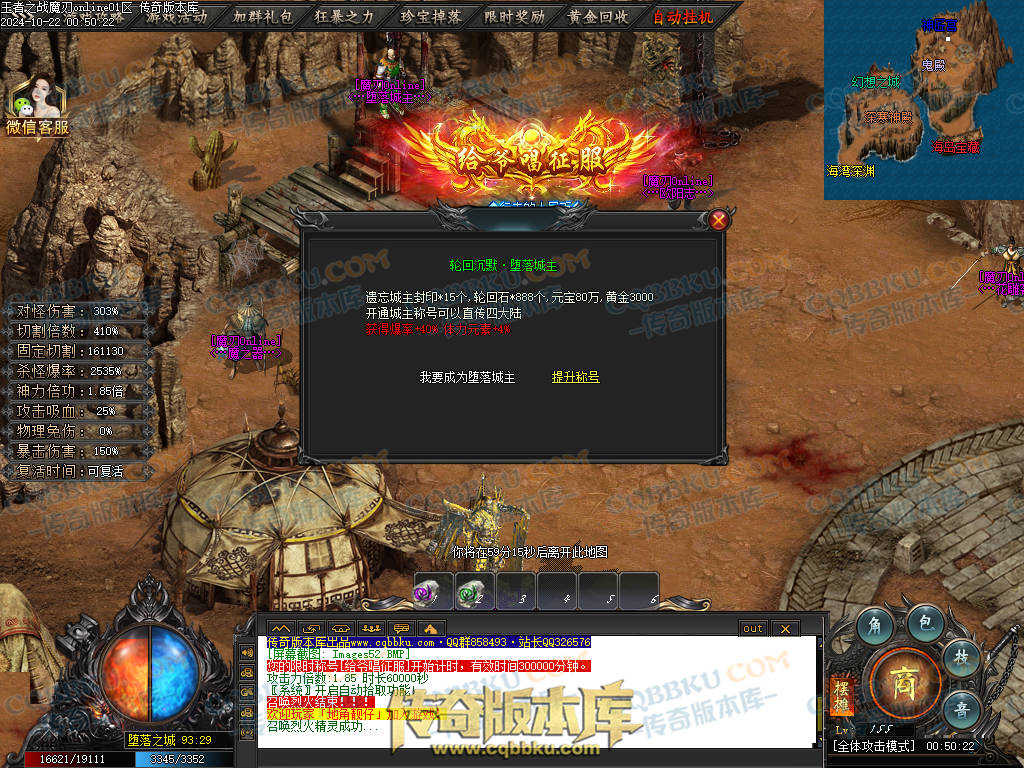Close the 堕落城主 dialog with the red X

point(718,220)
